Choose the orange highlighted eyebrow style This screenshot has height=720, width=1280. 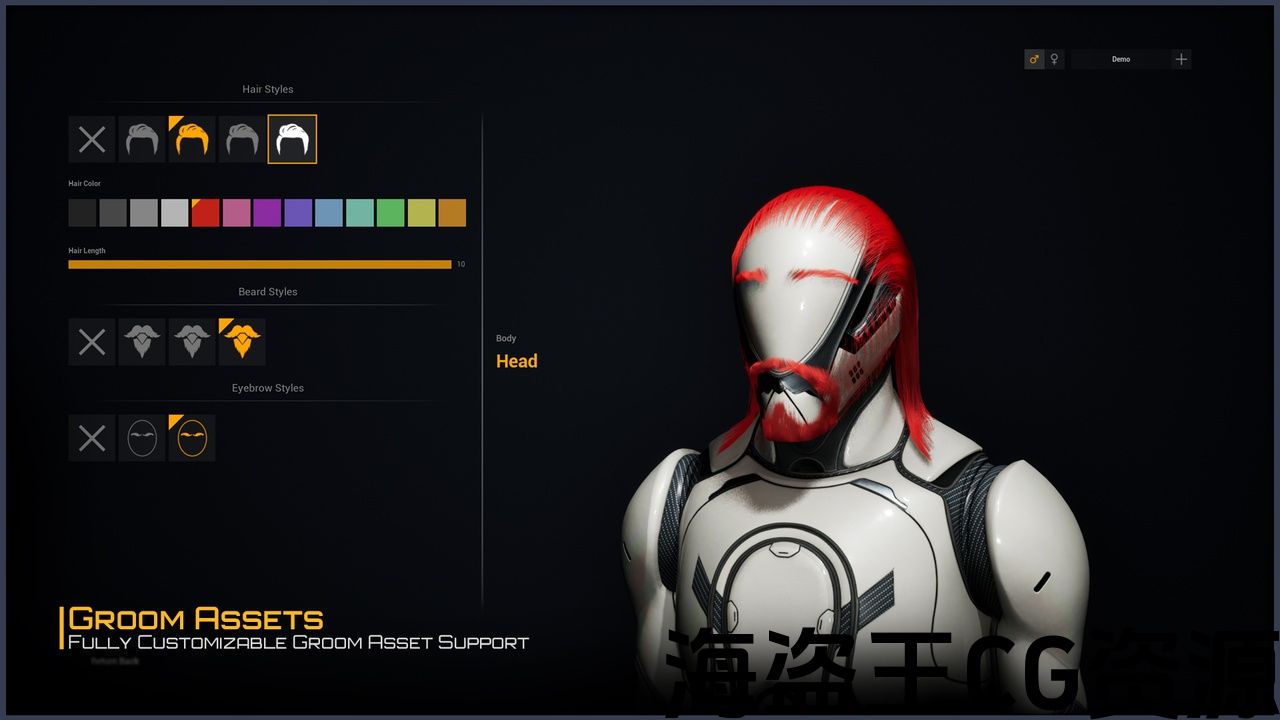[192, 438]
